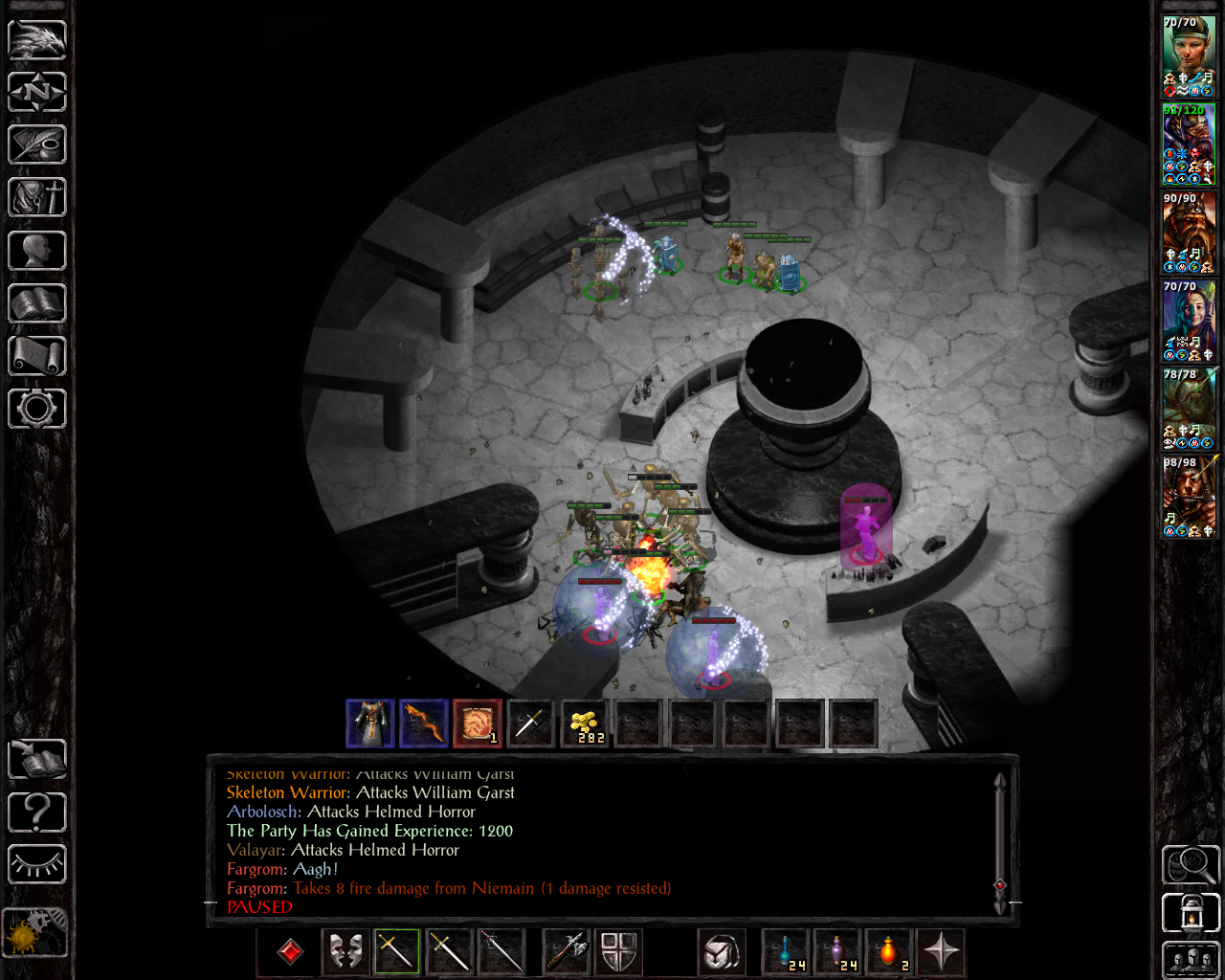The image size is (1225, 980).
Task: Activate the guard shield button
Action: (619, 952)
